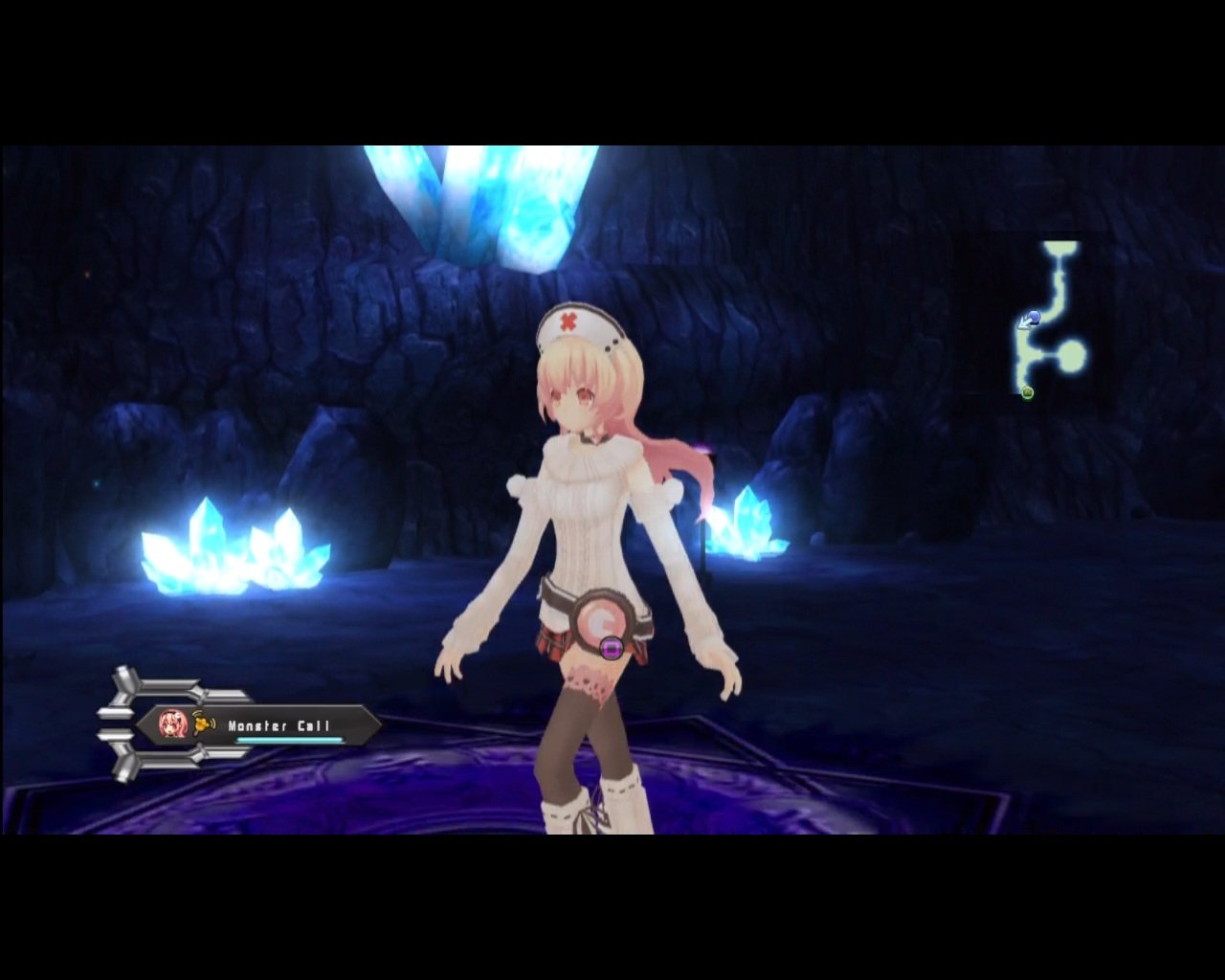The width and height of the screenshot is (1225, 980).
Task: Click the cyan charge gauge under Monster Call
Action: pyautogui.click(x=288, y=739)
